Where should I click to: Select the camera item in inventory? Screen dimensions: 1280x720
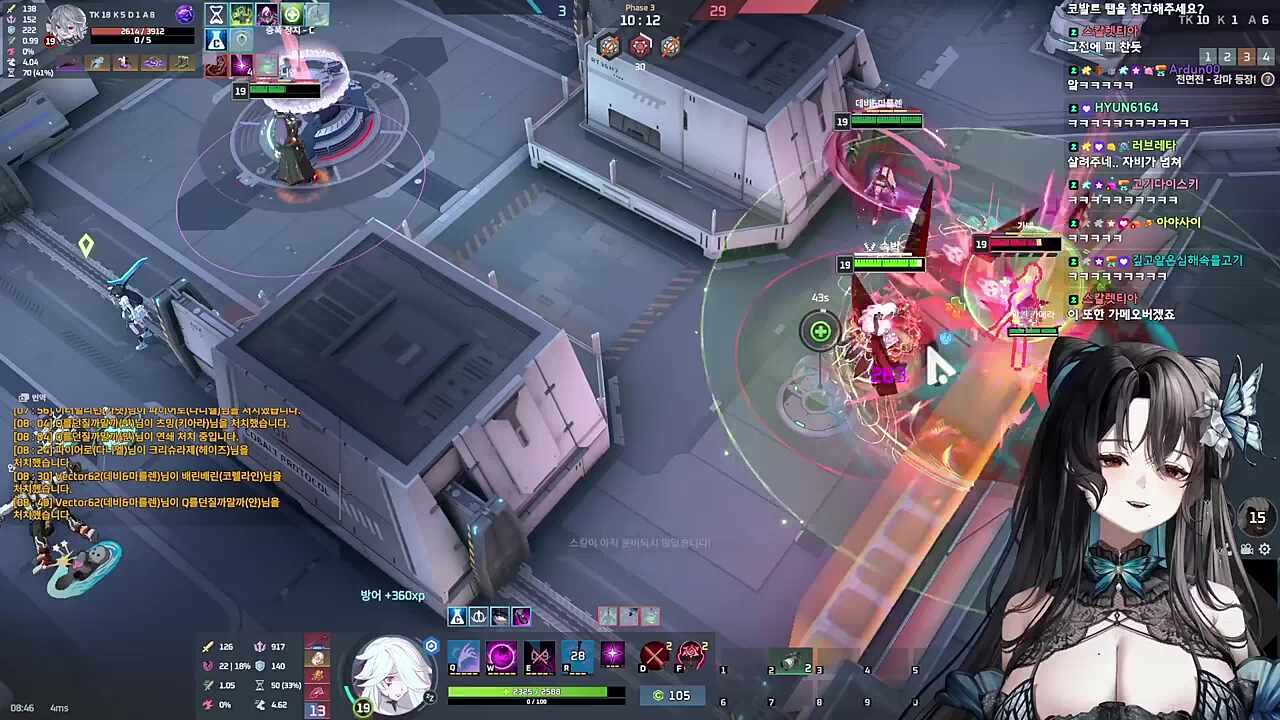click(x=795, y=661)
